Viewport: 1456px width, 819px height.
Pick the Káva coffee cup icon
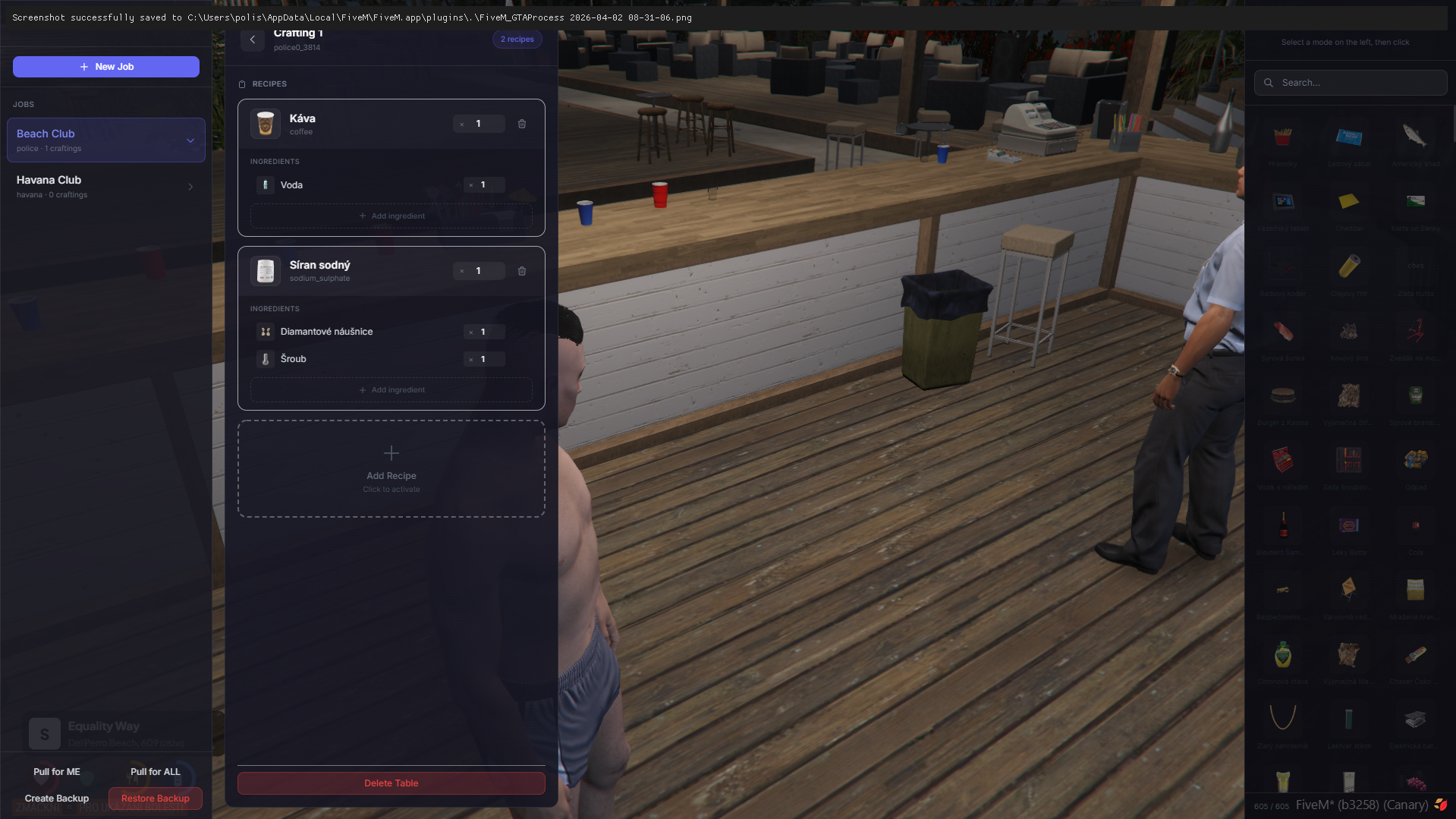pos(266,124)
